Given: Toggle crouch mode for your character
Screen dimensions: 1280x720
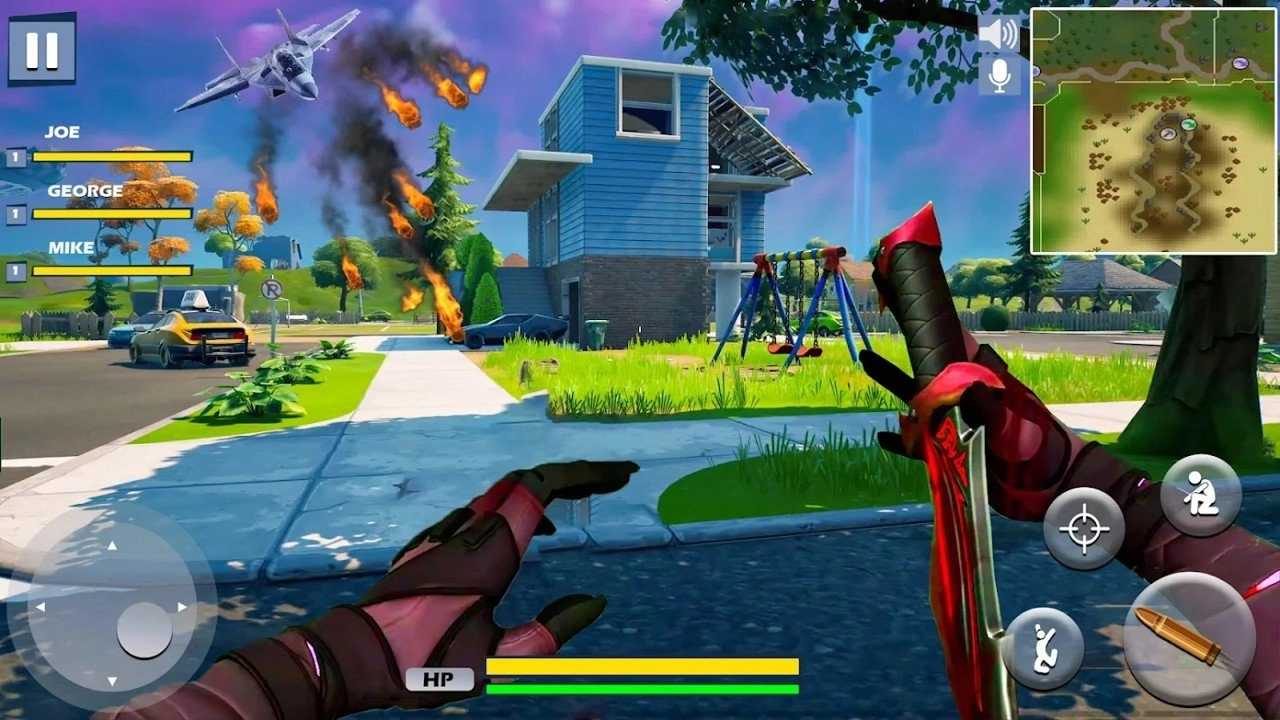Looking at the screenshot, I should 1200,495.
